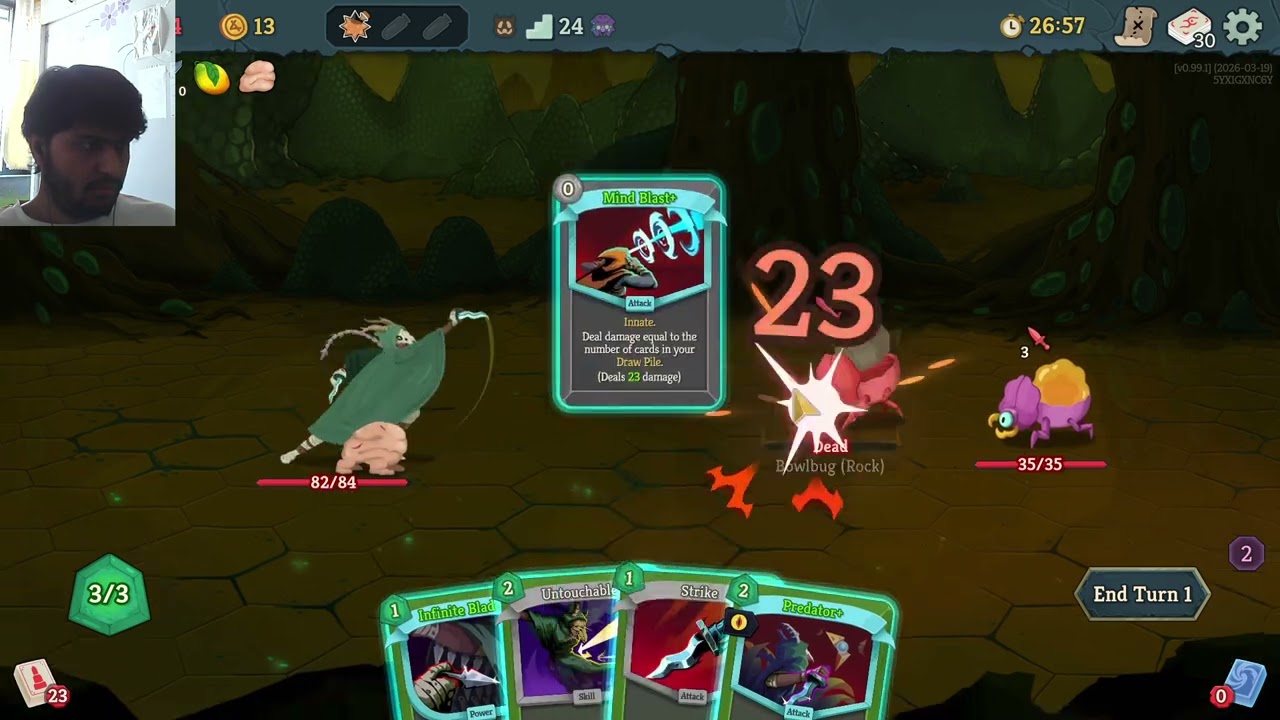
Task: Open the settings gear menu
Action: coord(1243,27)
